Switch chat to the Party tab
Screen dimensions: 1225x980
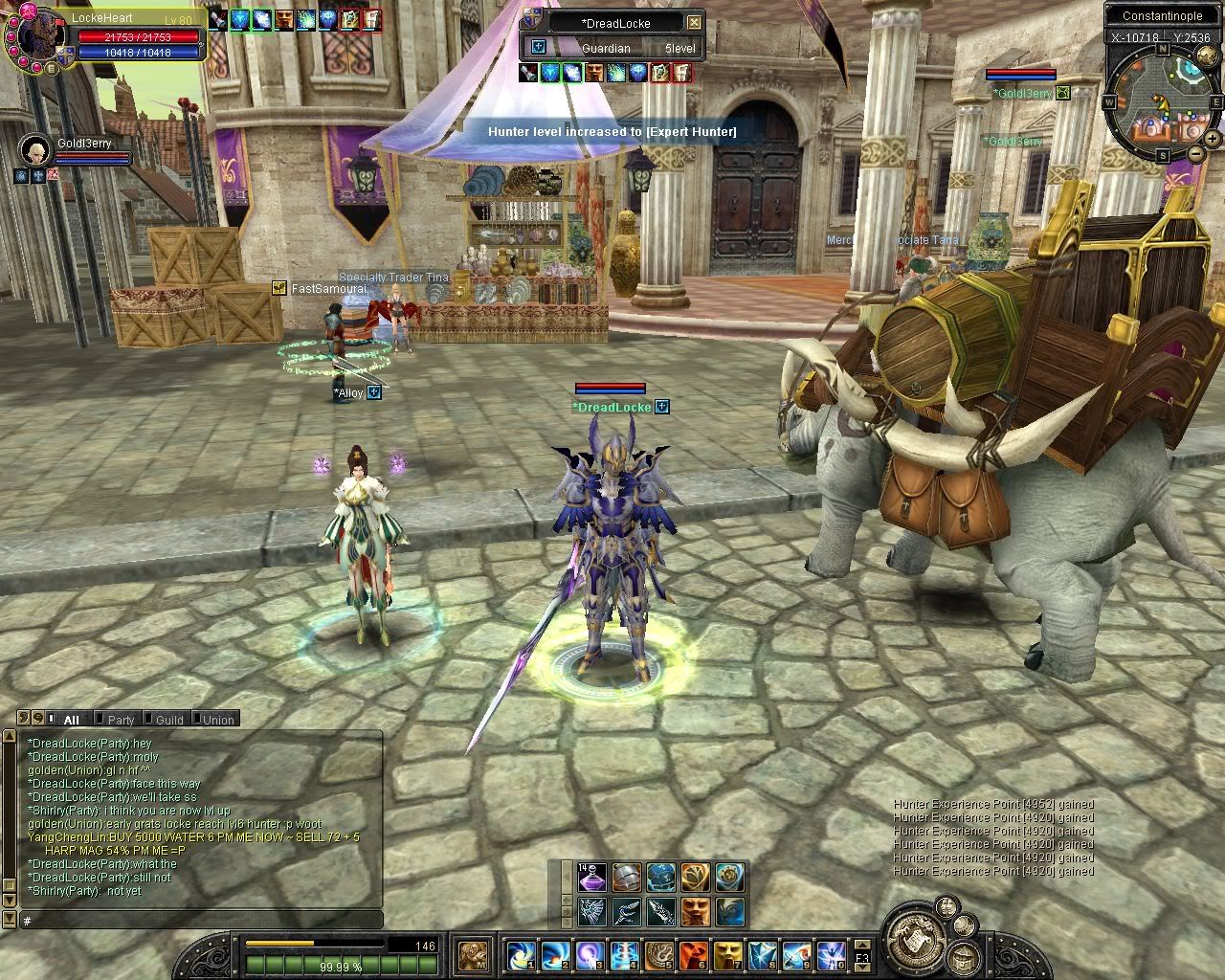[x=121, y=720]
